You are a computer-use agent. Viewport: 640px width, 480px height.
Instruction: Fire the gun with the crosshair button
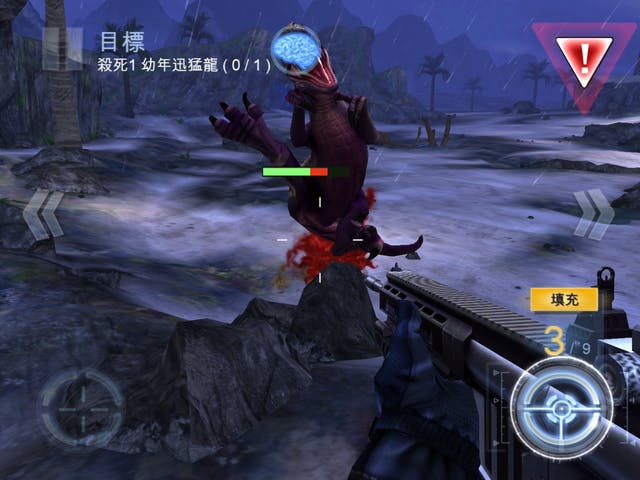point(561,409)
